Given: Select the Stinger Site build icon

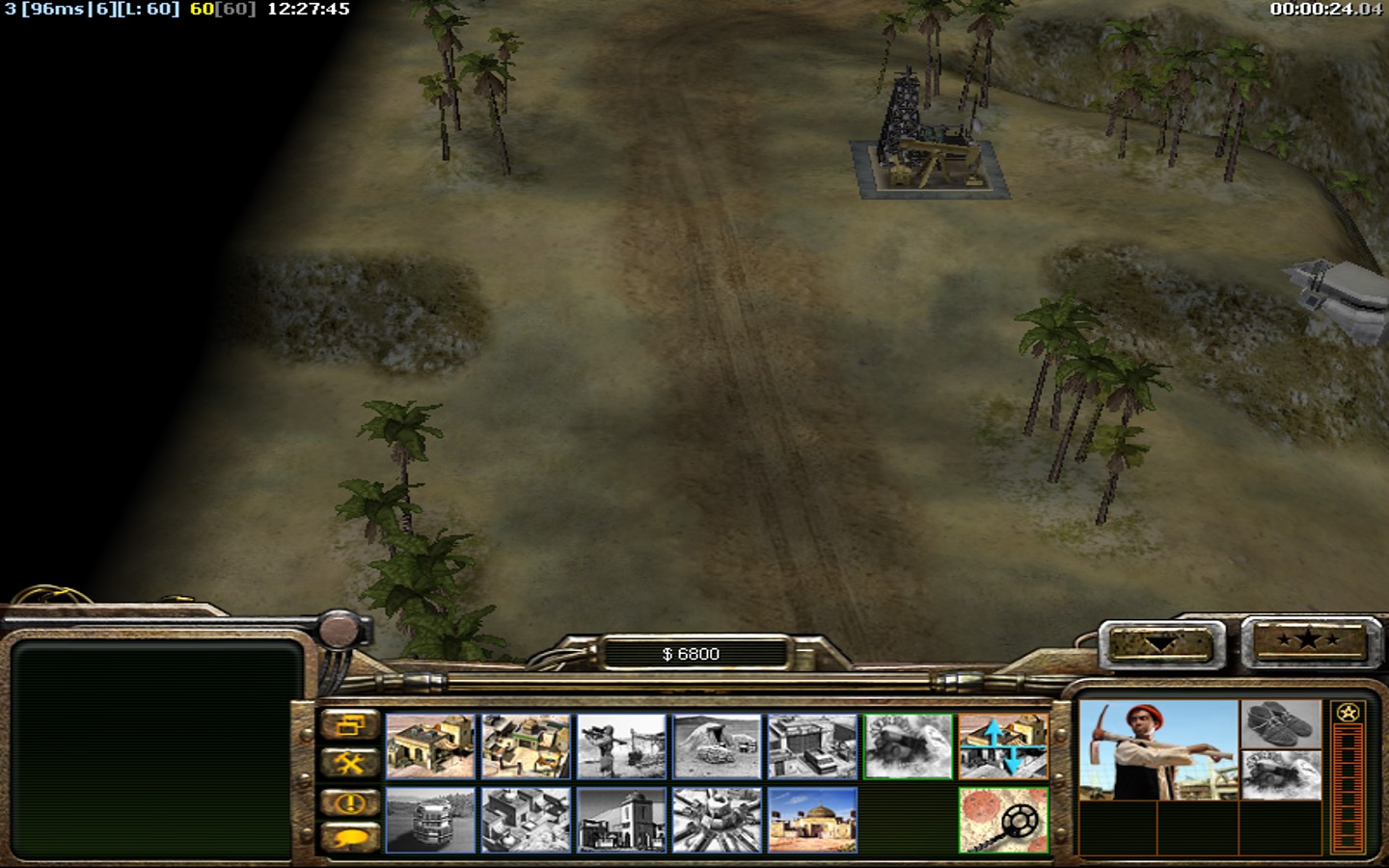Looking at the screenshot, I should (x=622, y=746).
